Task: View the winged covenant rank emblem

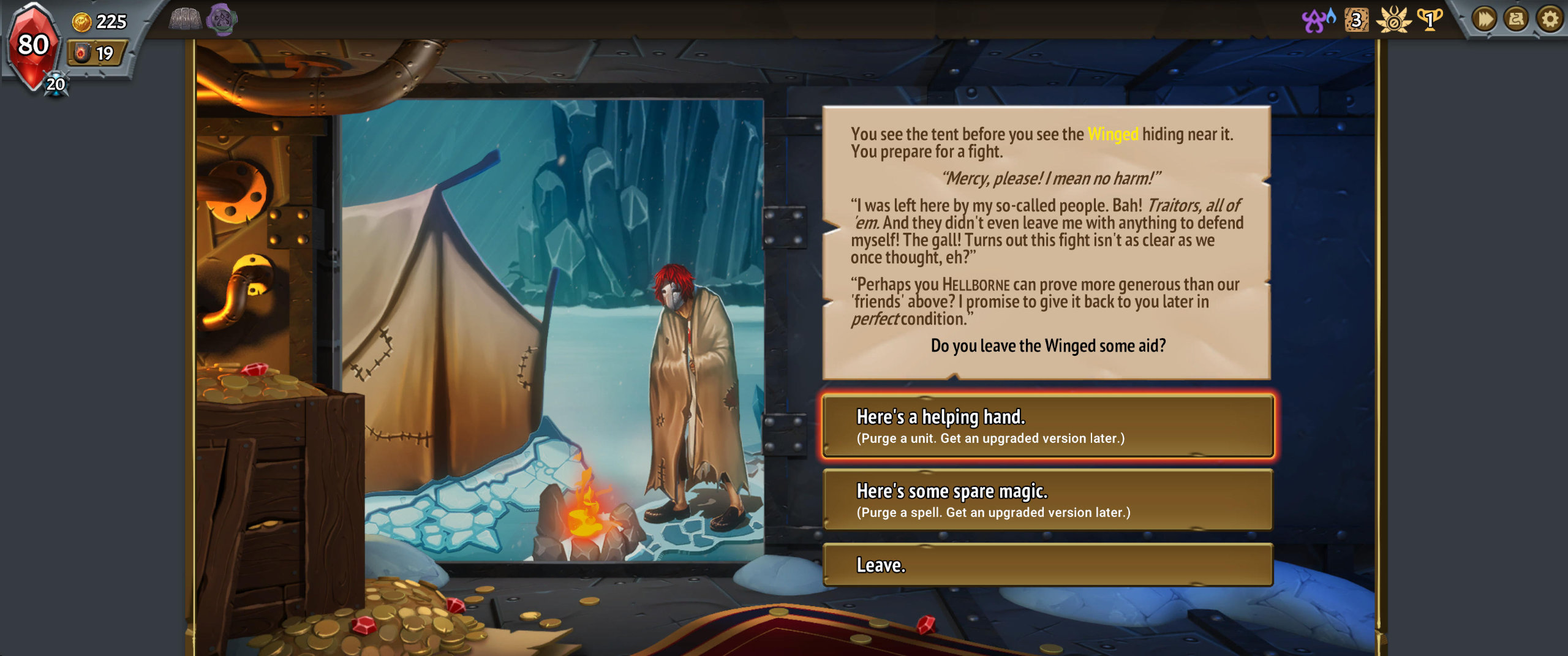Action: tap(1393, 20)
